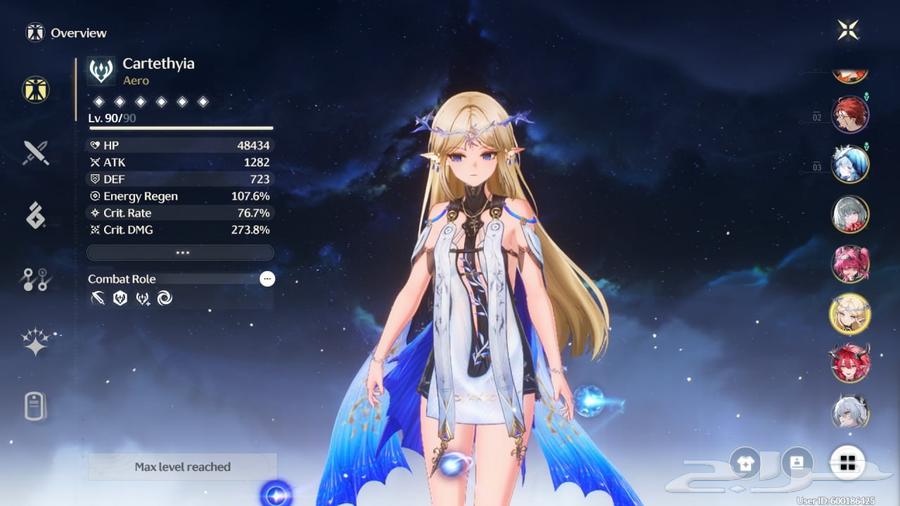The height and width of the screenshot is (506, 900).
Task: Open the character grid view button
Action: (x=848, y=462)
